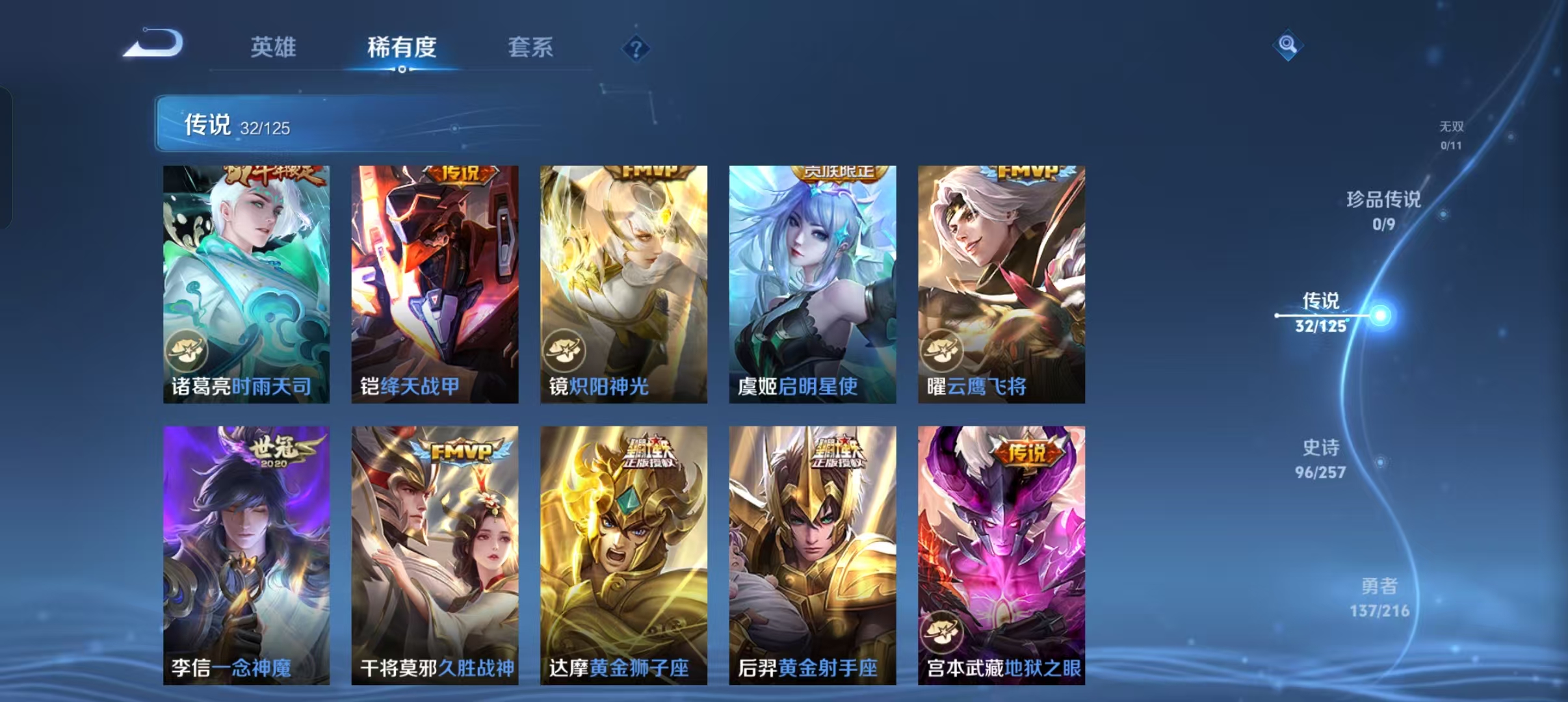This screenshot has height=702, width=1568.
Task: Click the badge icon on 曜云鹰飞将 card
Action: 942,350
